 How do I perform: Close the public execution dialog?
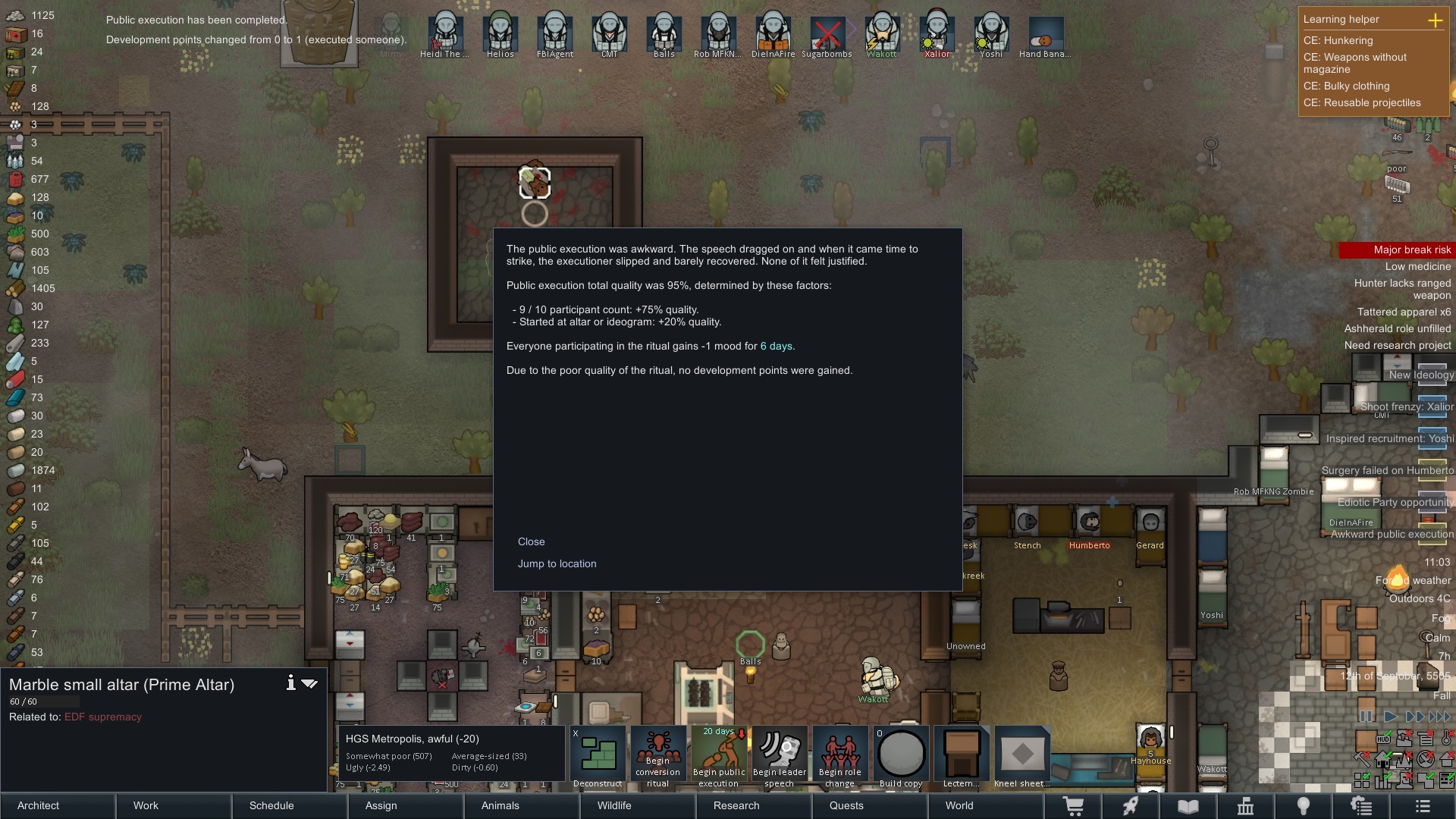[x=531, y=541]
